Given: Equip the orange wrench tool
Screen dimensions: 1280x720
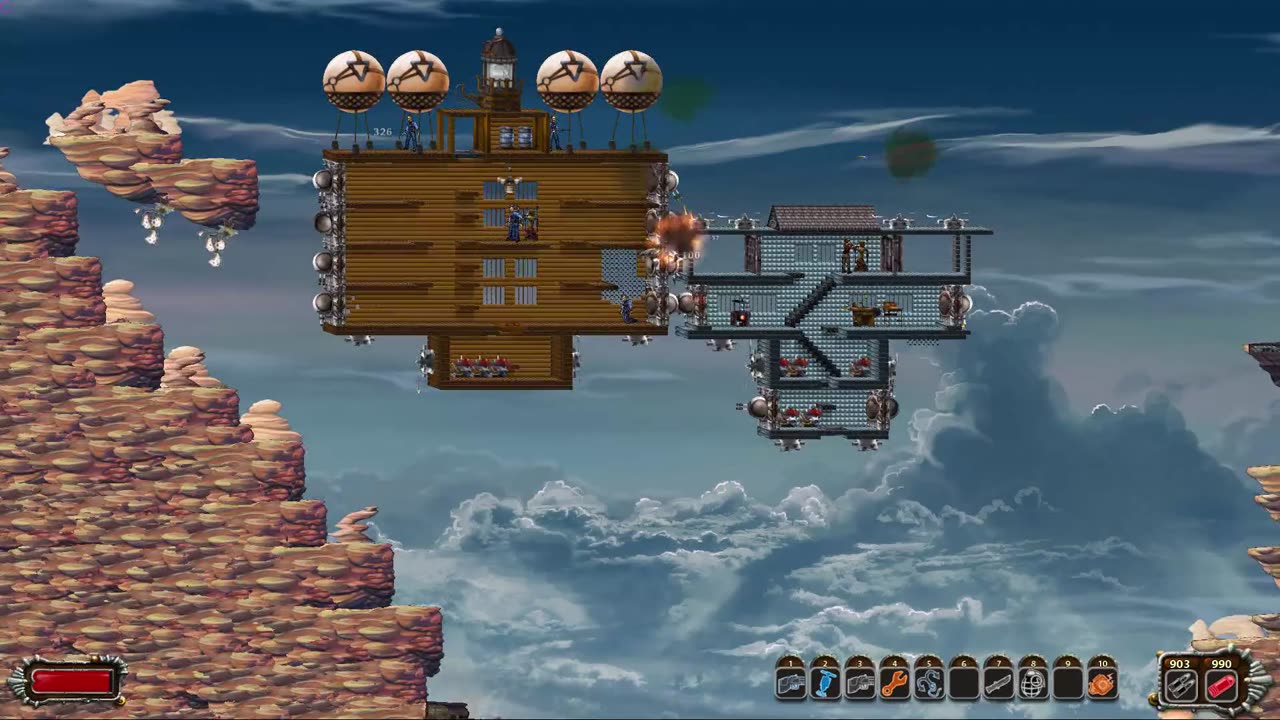Looking at the screenshot, I should click(895, 684).
